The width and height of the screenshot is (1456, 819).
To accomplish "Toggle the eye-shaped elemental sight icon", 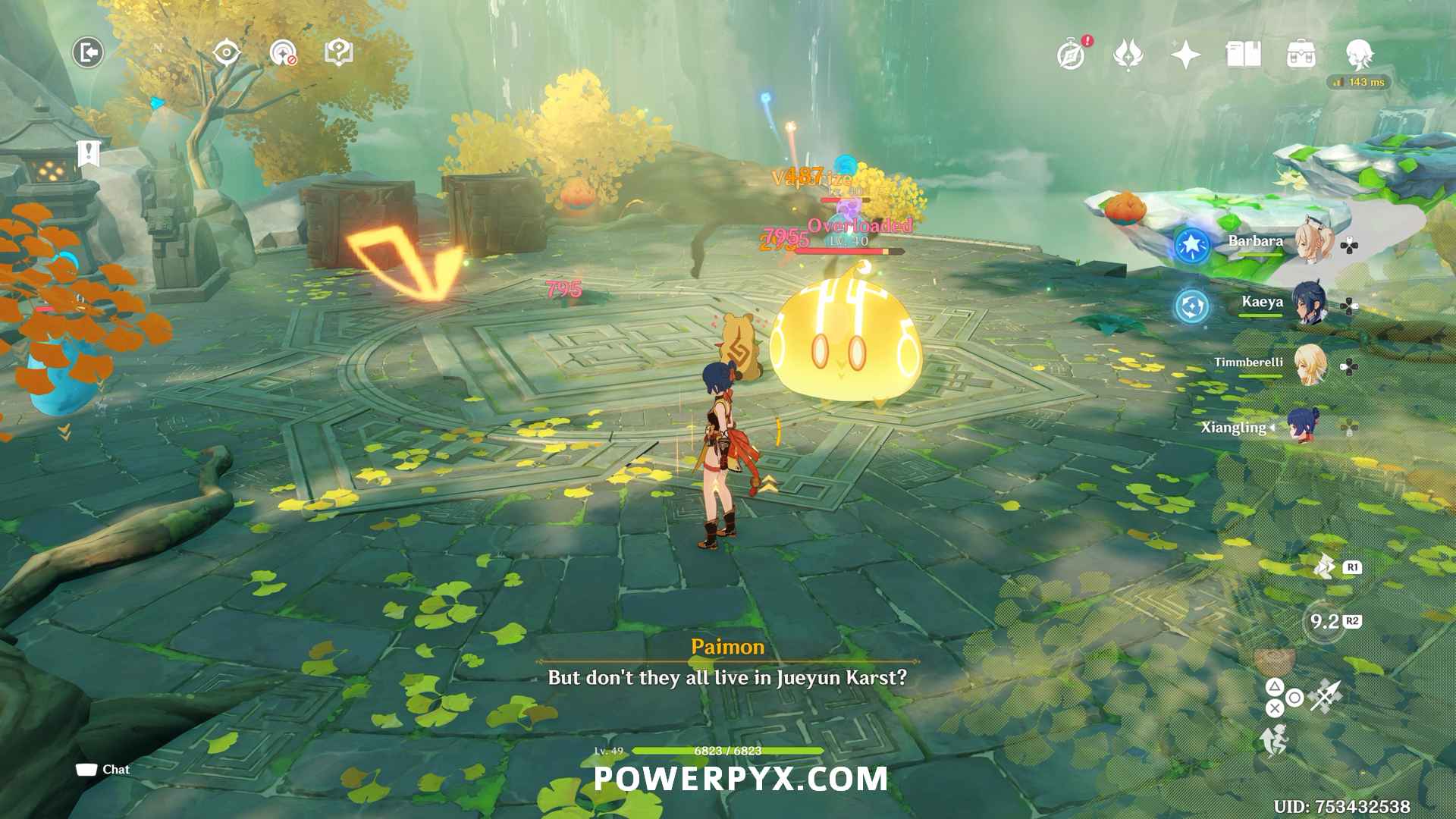I will 226,52.
